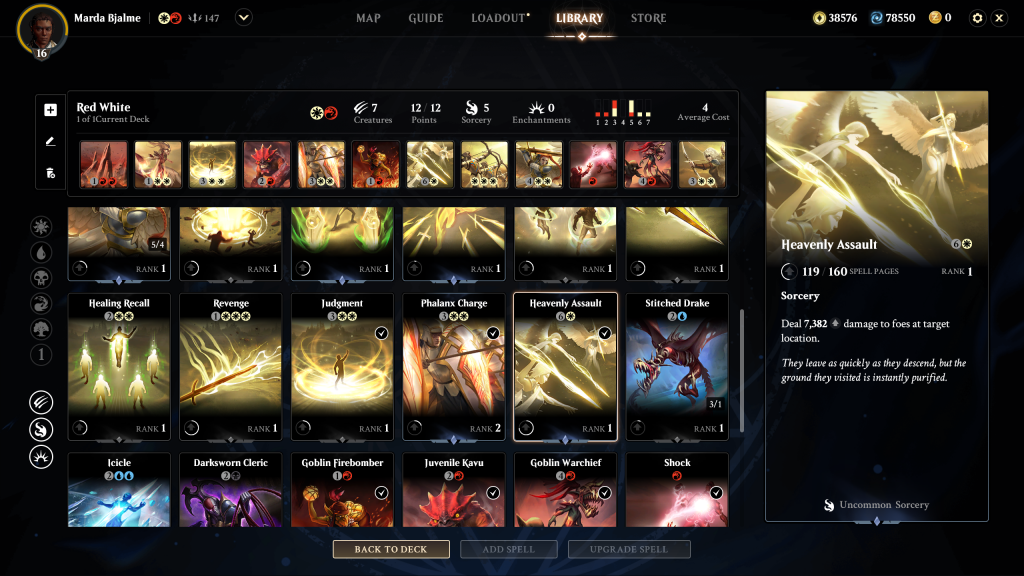The image size is (1024, 576).
Task: Edit the deck name with pencil icon
Action: (x=51, y=141)
